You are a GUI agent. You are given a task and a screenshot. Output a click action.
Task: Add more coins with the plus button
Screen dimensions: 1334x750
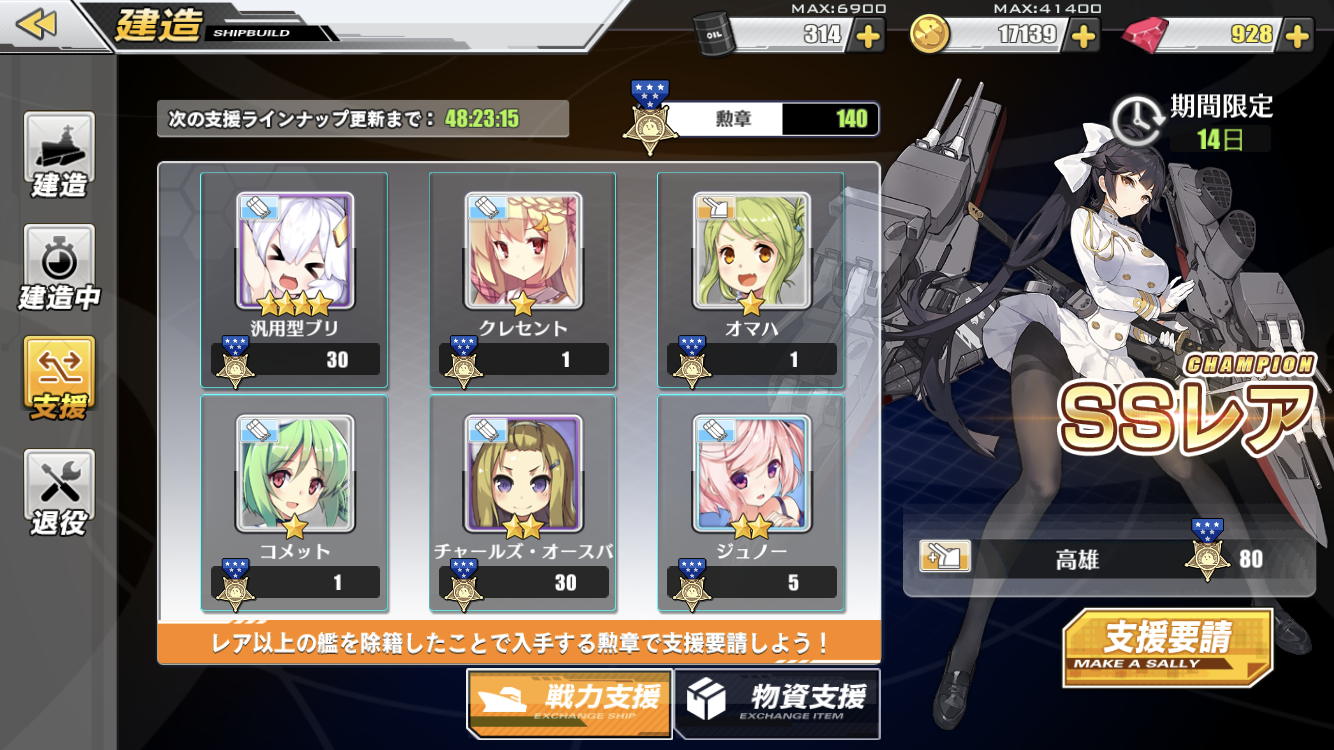coord(1084,36)
